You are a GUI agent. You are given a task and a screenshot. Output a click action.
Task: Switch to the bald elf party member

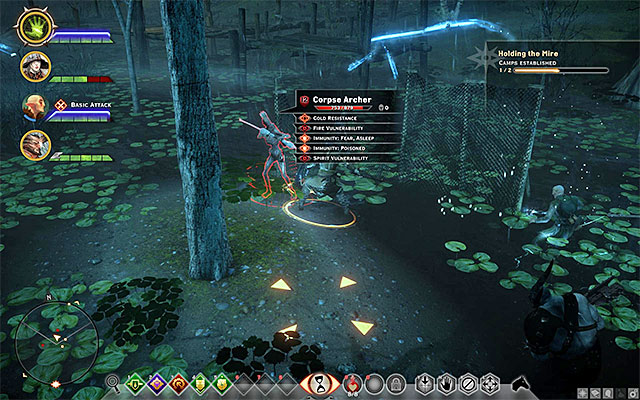[34, 105]
